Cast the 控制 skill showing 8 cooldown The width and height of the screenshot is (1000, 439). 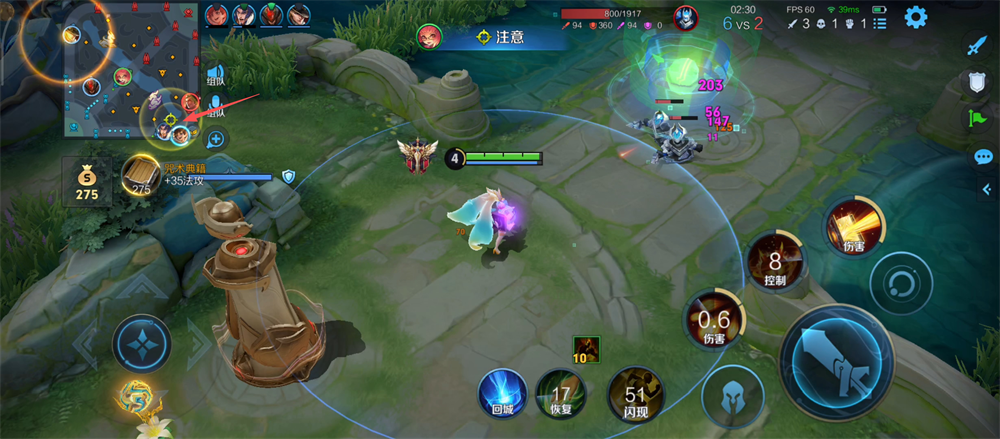click(x=775, y=261)
